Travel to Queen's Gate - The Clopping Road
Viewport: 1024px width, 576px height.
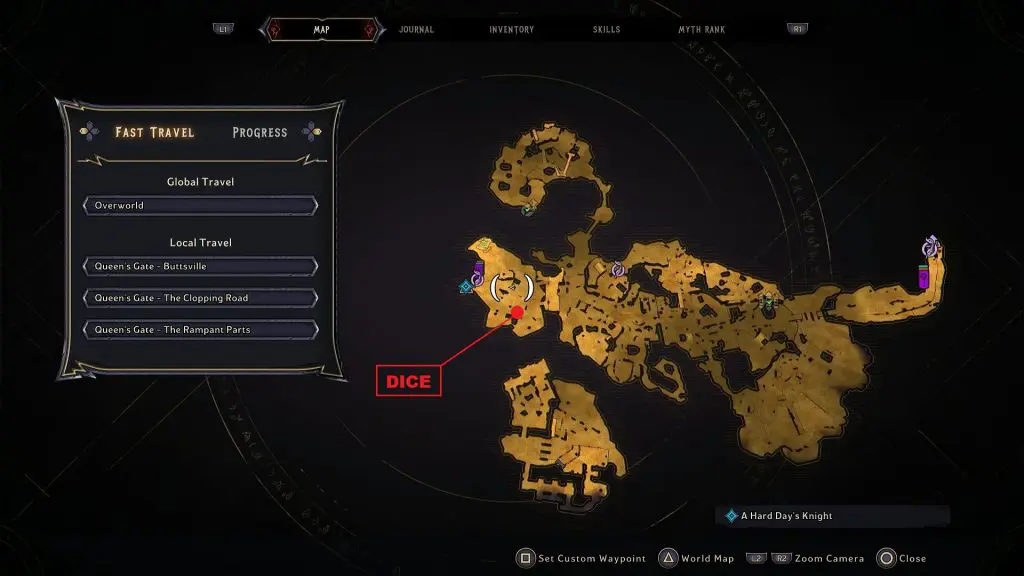(200, 298)
